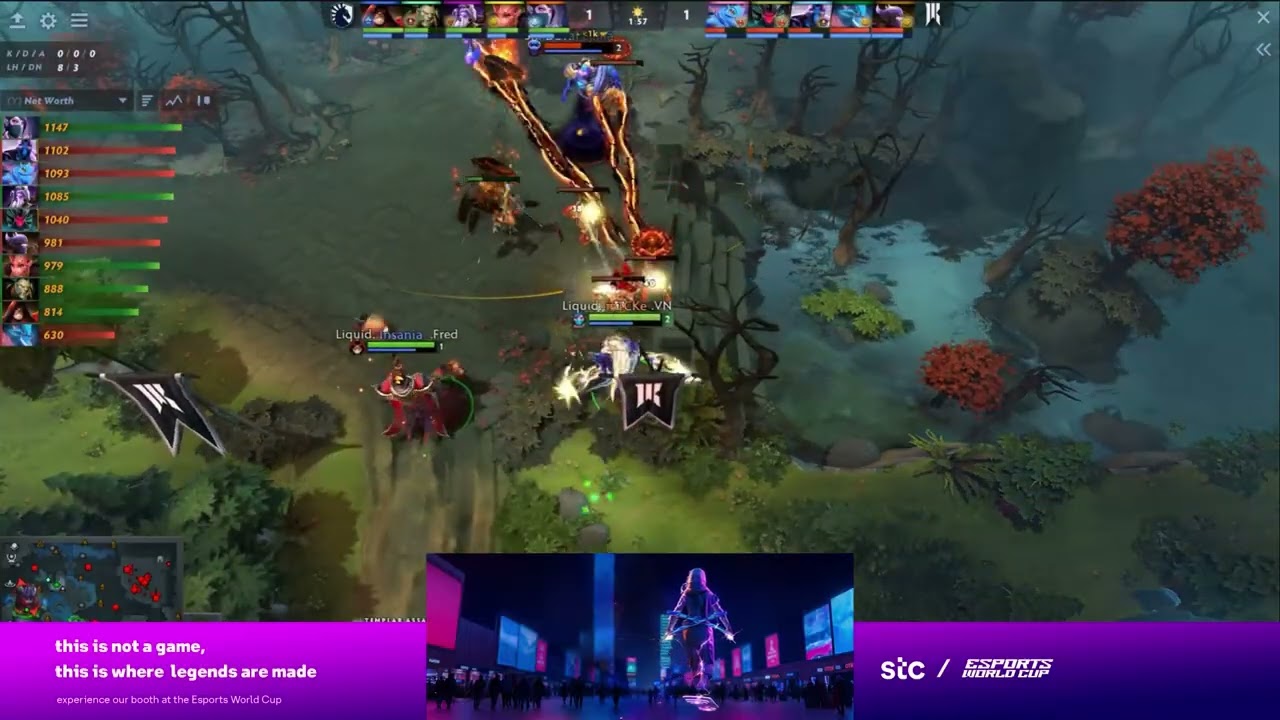The image size is (1280, 720).
Task: Click the upload arrow icon
Action: pos(17,20)
